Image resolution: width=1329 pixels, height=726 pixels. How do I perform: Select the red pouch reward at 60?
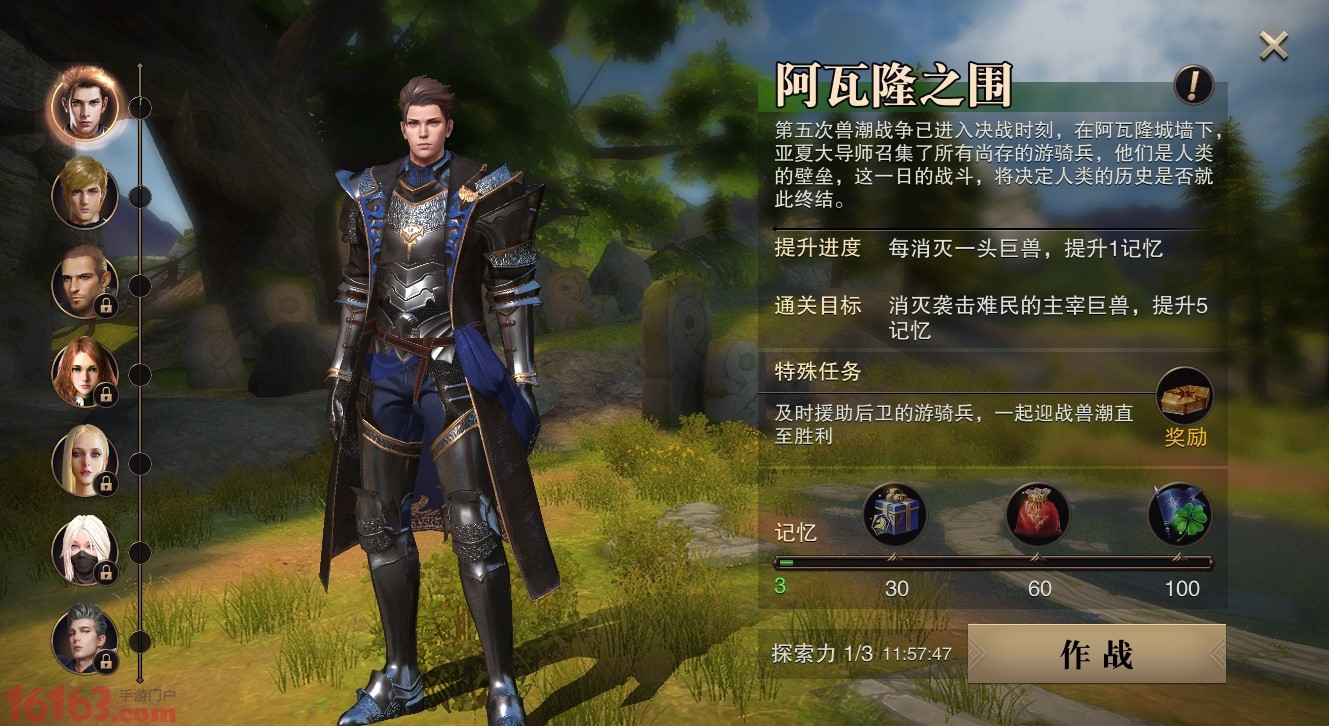[1038, 514]
